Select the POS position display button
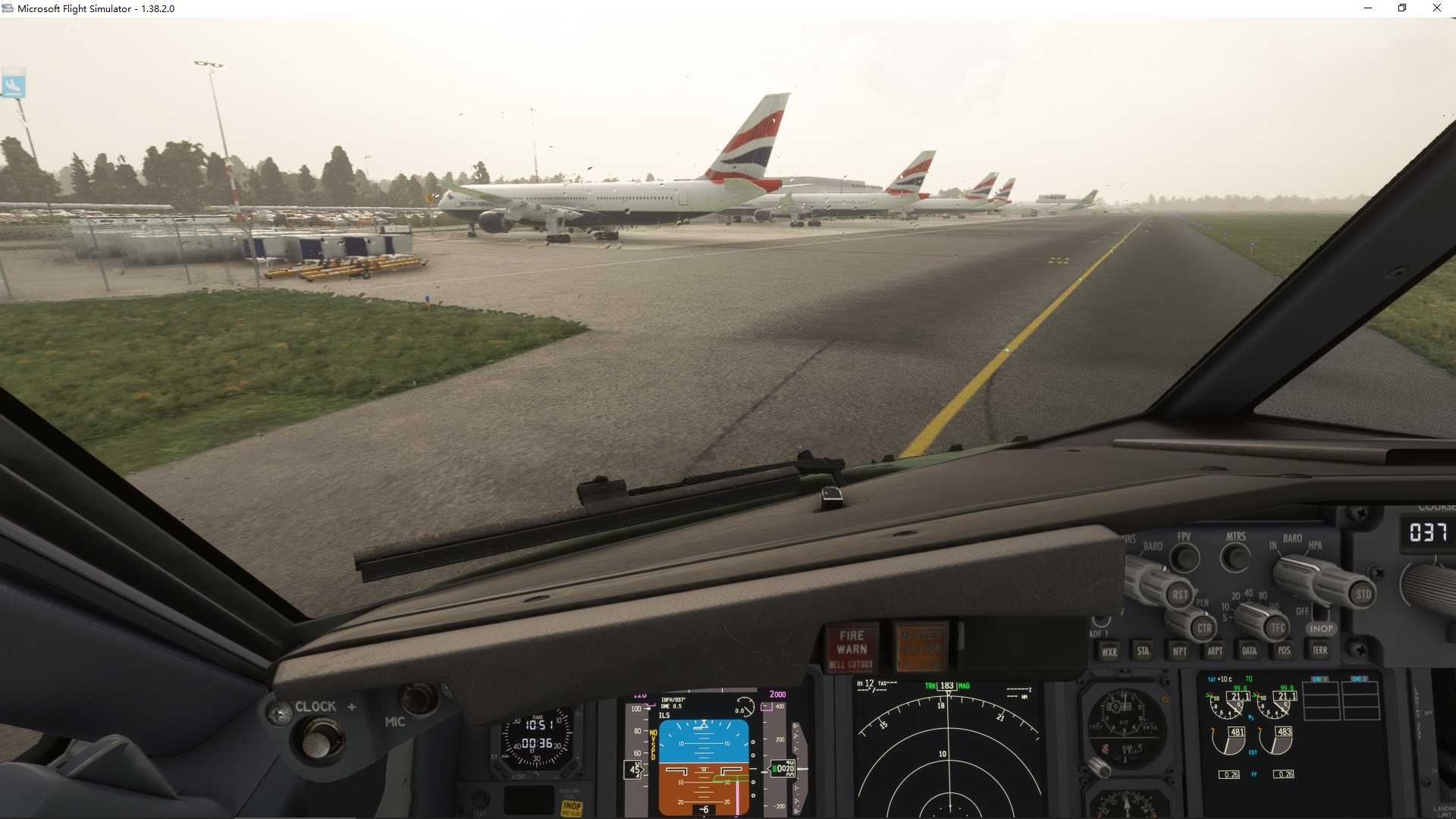Image resolution: width=1456 pixels, height=819 pixels. click(x=1285, y=651)
